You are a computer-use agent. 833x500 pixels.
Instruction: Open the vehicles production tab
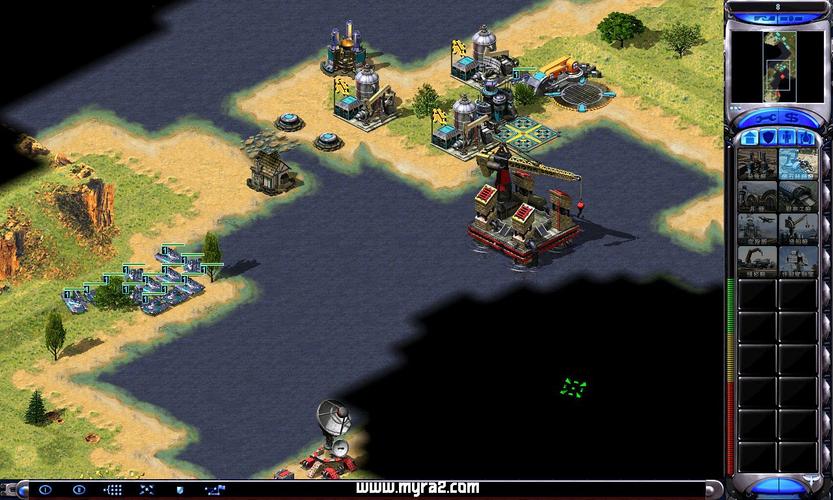(809, 137)
